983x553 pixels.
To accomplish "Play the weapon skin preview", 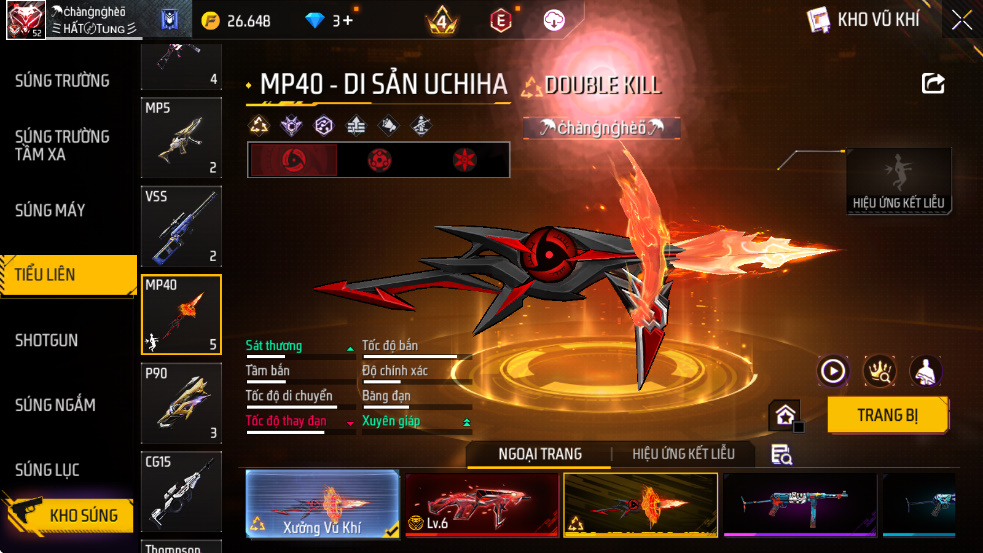I will pos(833,372).
